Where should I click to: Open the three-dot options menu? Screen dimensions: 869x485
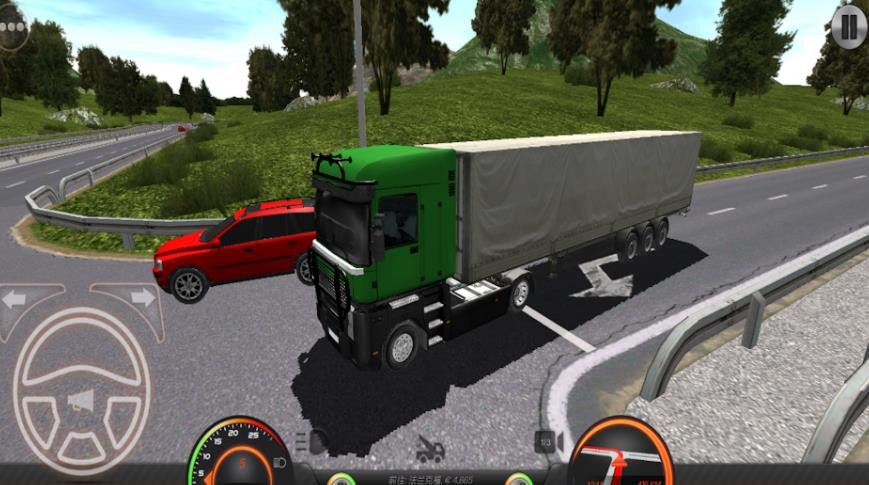[12, 27]
